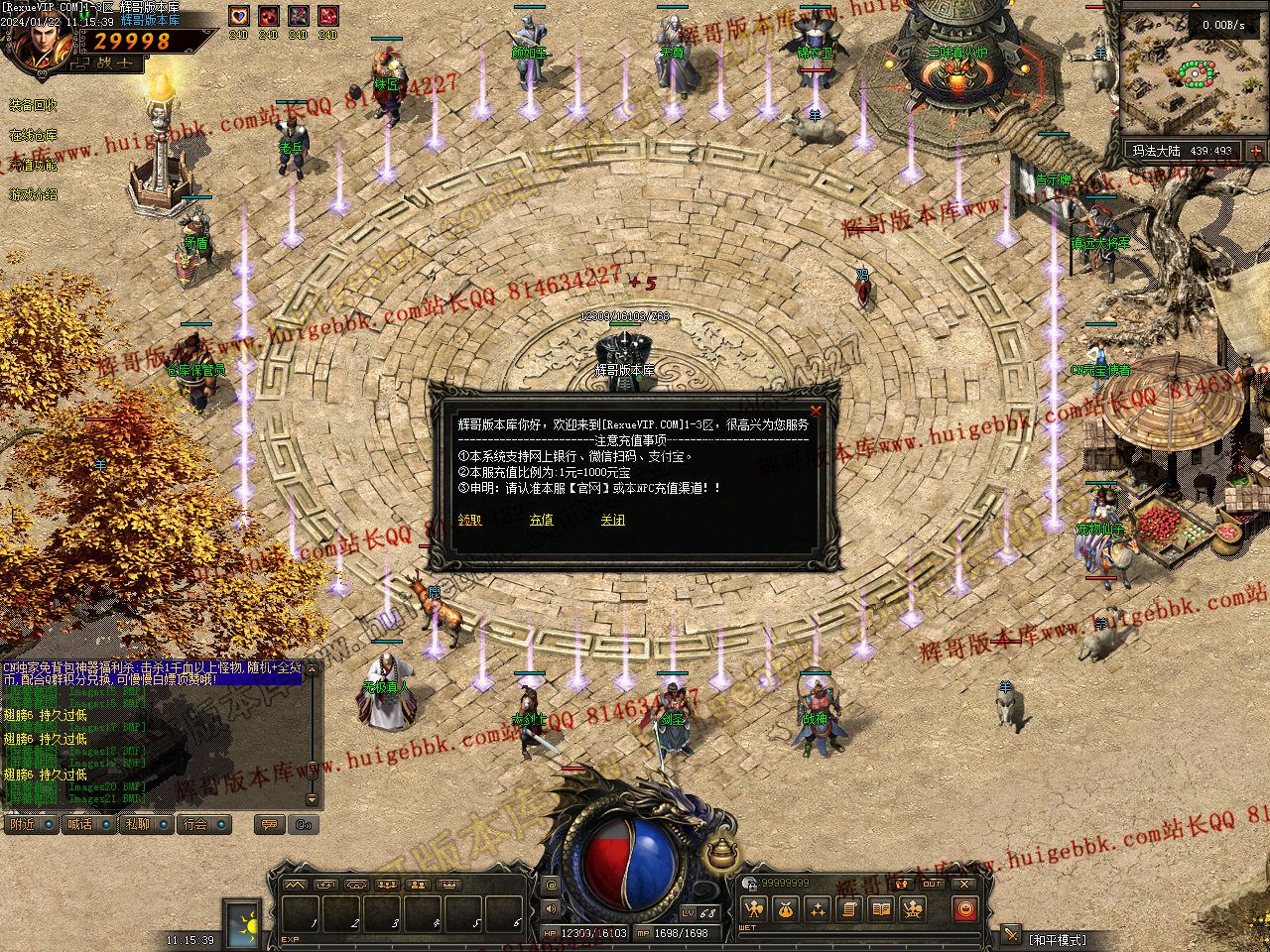The image size is (1270, 952).
Task: Toggle the sound speaker button
Action: point(552,908)
